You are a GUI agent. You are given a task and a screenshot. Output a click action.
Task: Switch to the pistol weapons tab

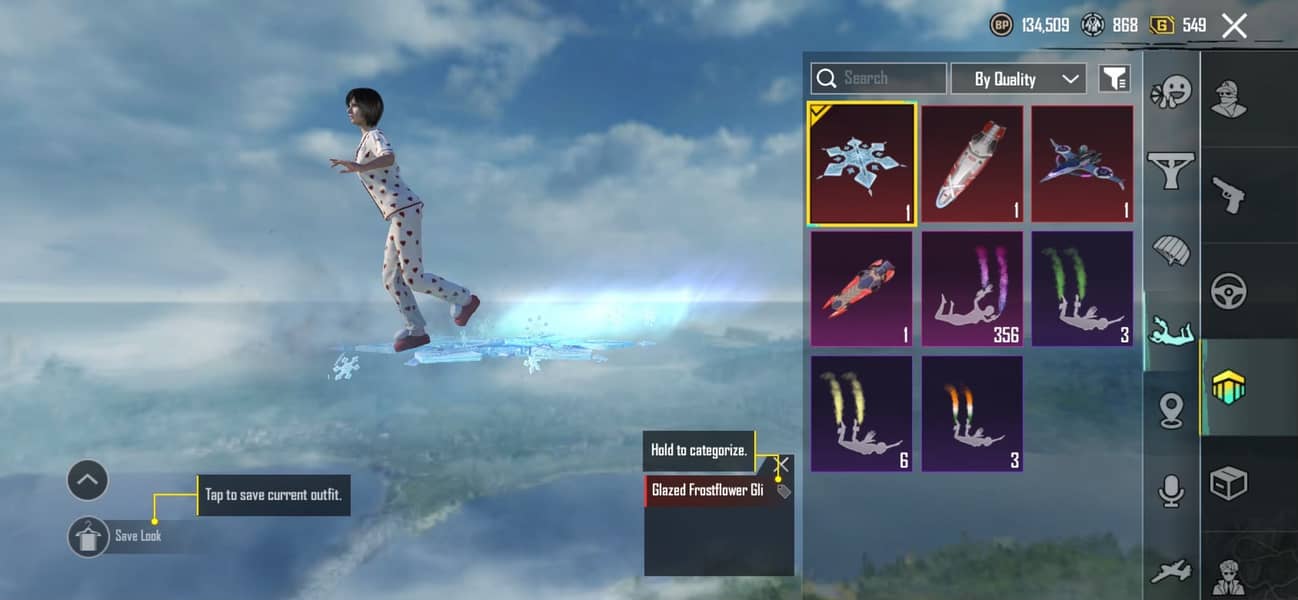point(1229,195)
